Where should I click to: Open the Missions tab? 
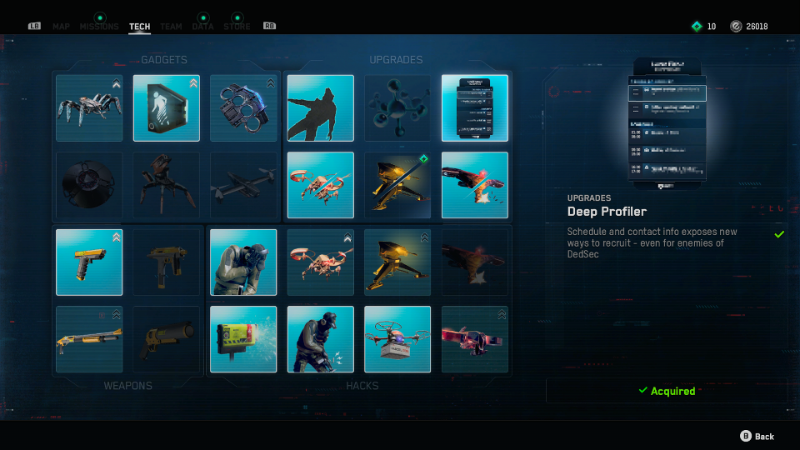click(99, 26)
